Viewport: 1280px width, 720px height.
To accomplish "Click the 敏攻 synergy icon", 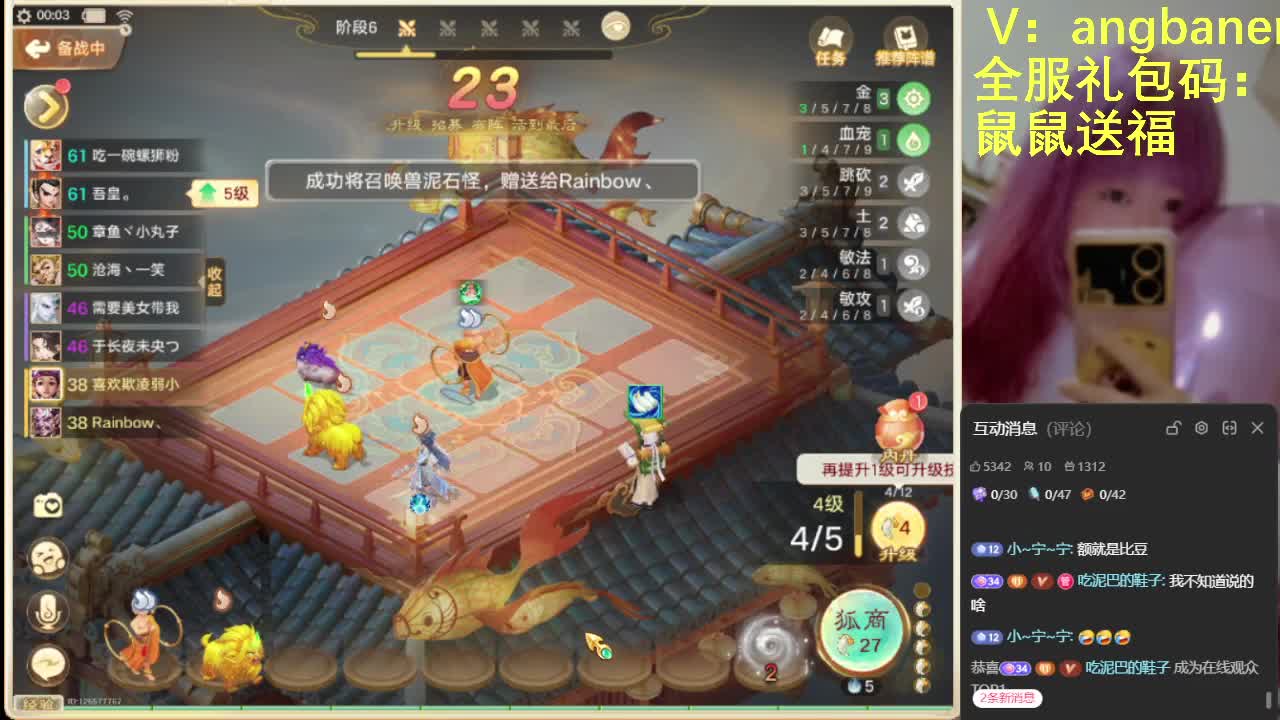I will tap(913, 301).
